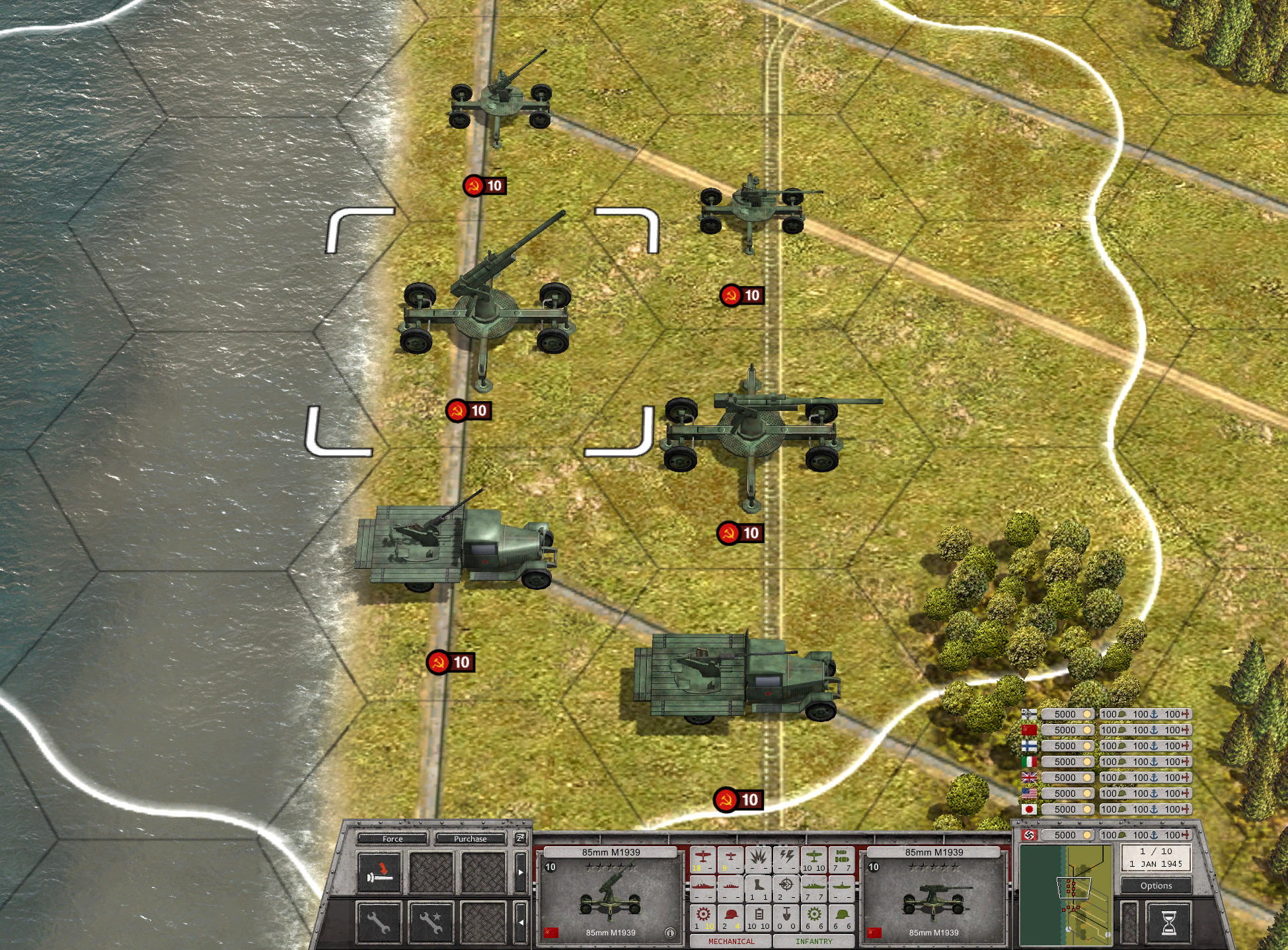Collapse slots with the left arrow
Screen dimensions: 1288x950
(x=521, y=922)
